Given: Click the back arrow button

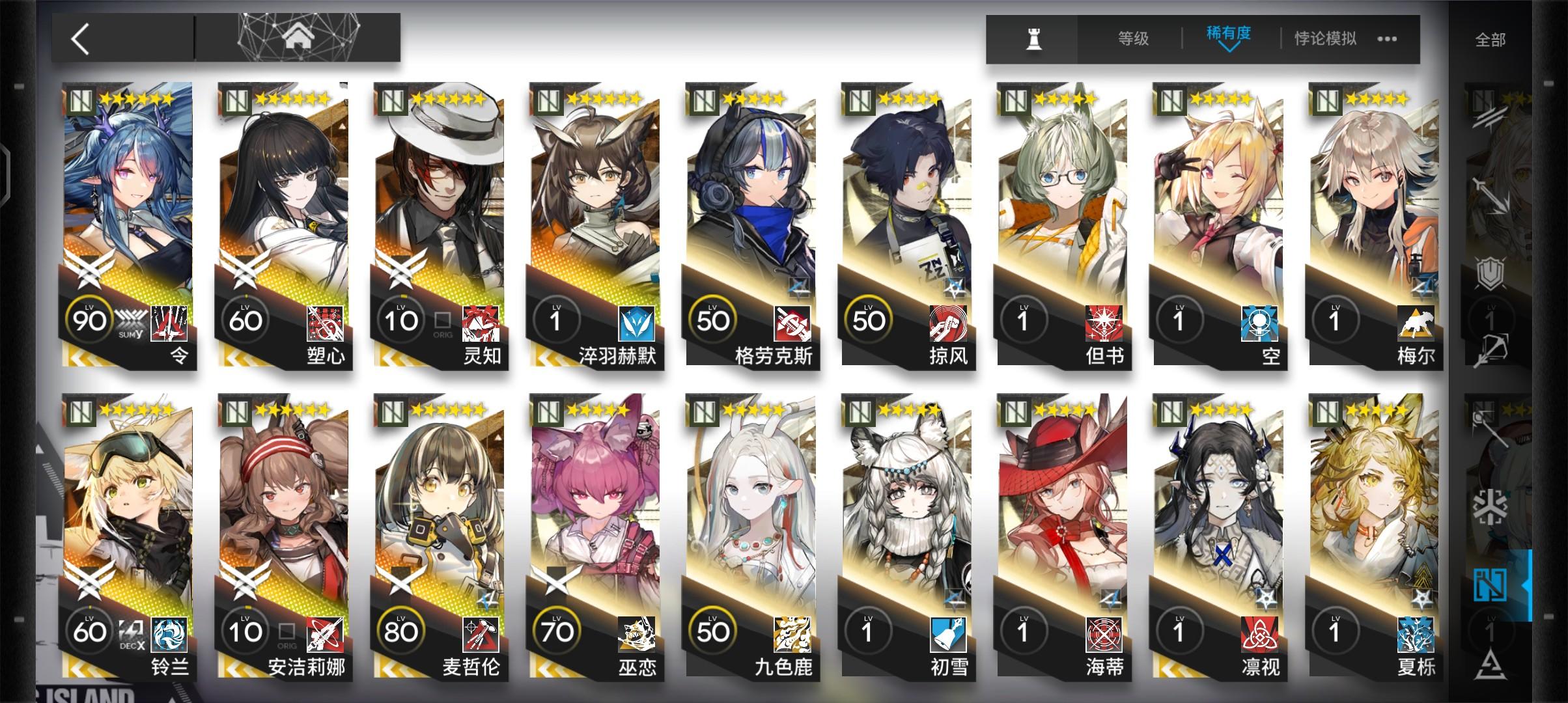Looking at the screenshot, I should point(79,38).
